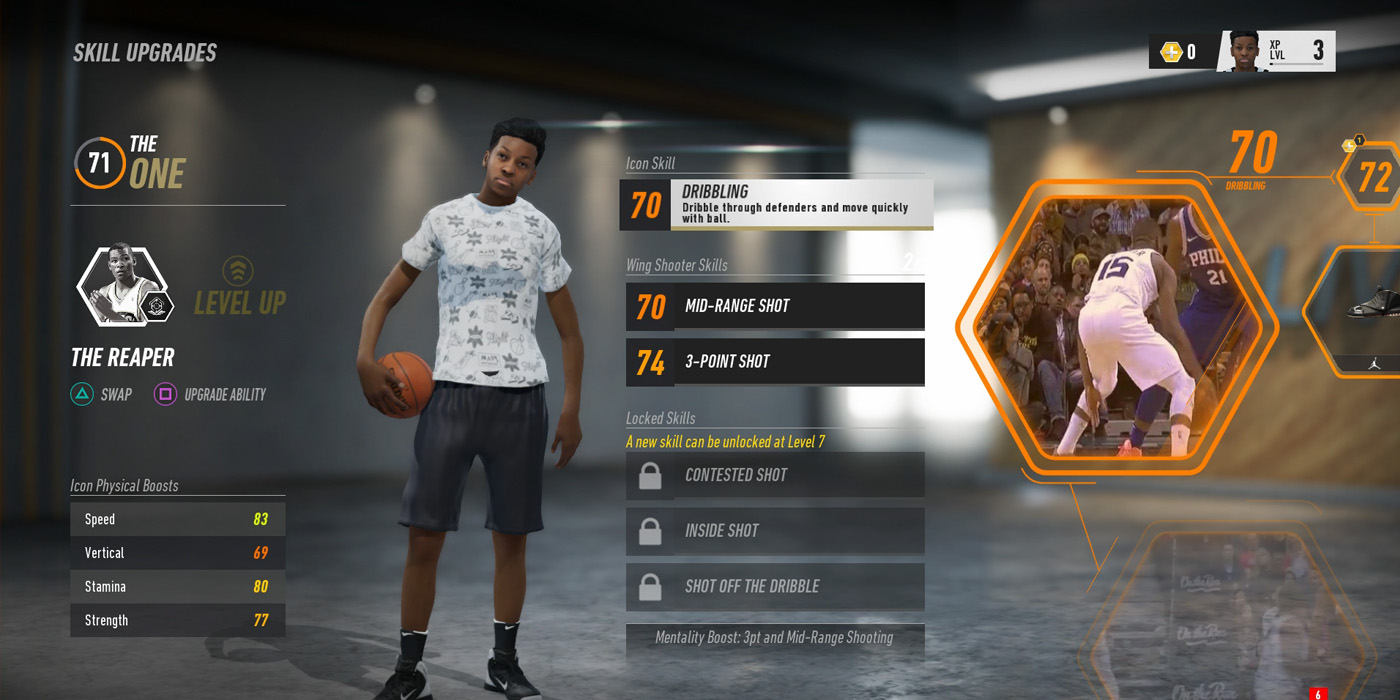The width and height of the screenshot is (1400, 700).
Task: Click the Level Up button
Action: (x=239, y=288)
